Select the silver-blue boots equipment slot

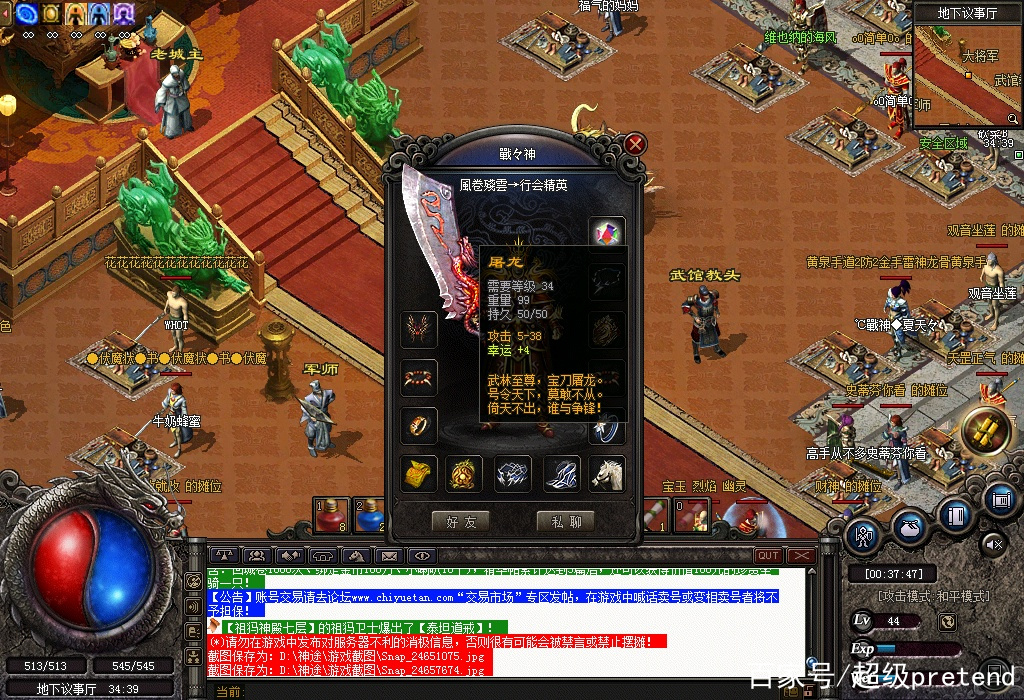click(x=561, y=473)
